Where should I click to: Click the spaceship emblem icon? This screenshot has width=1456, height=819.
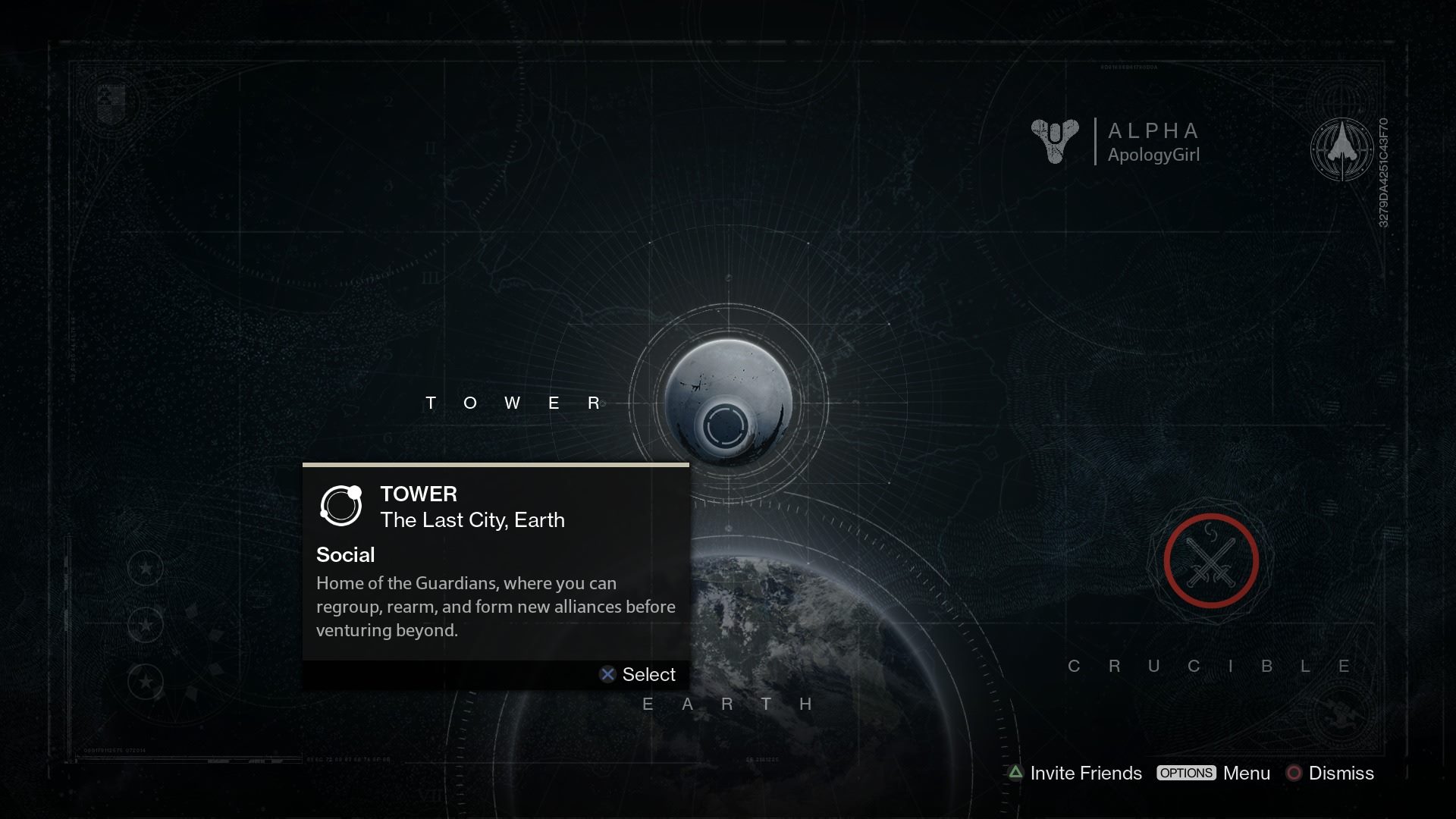[1341, 149]
